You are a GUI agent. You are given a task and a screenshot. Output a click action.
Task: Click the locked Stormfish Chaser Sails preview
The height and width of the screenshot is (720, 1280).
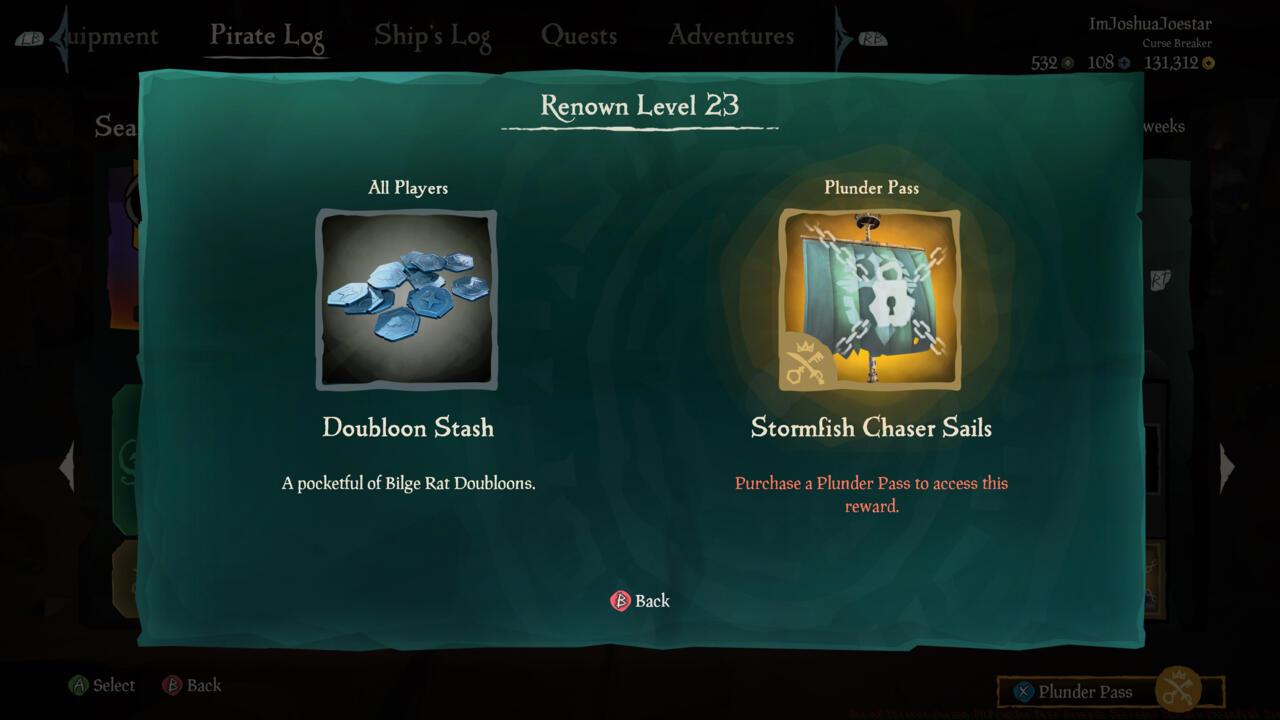[872, 297]
